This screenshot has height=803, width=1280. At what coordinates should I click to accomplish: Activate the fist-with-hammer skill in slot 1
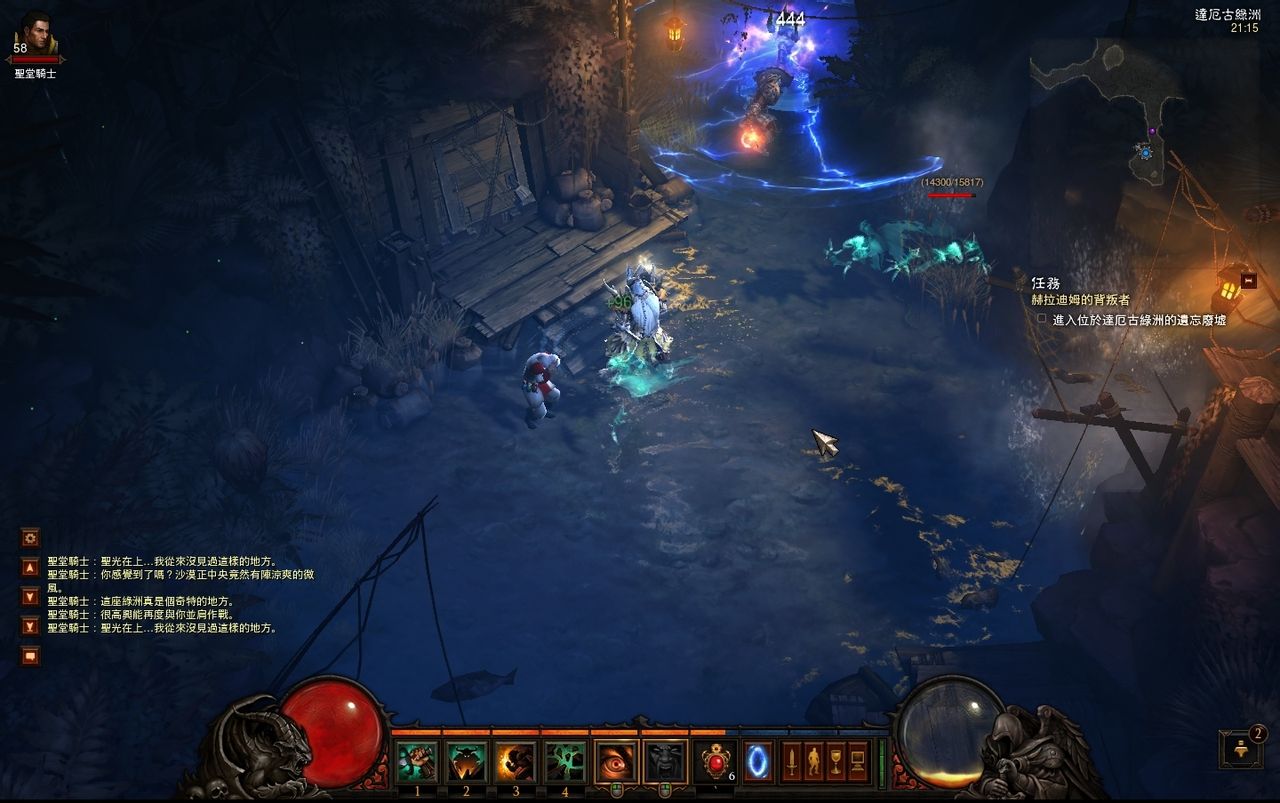coord(416,762)
